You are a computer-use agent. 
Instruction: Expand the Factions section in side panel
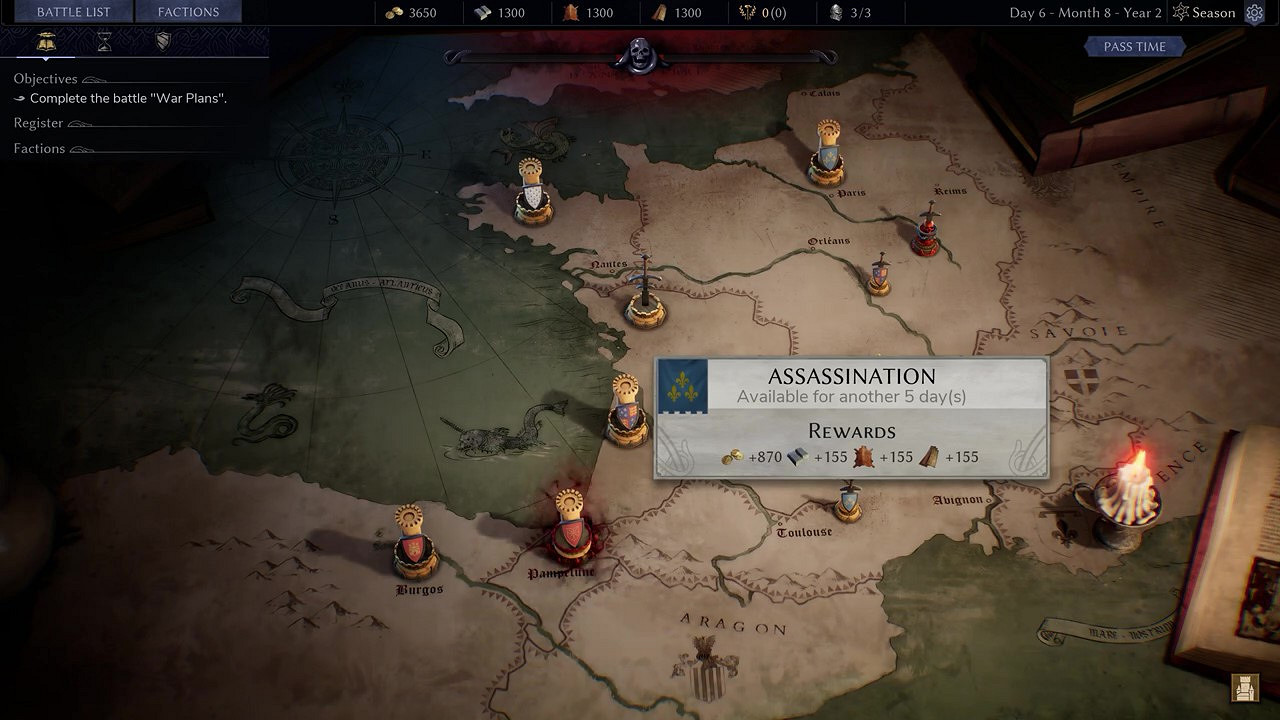(x=39, y=149)
